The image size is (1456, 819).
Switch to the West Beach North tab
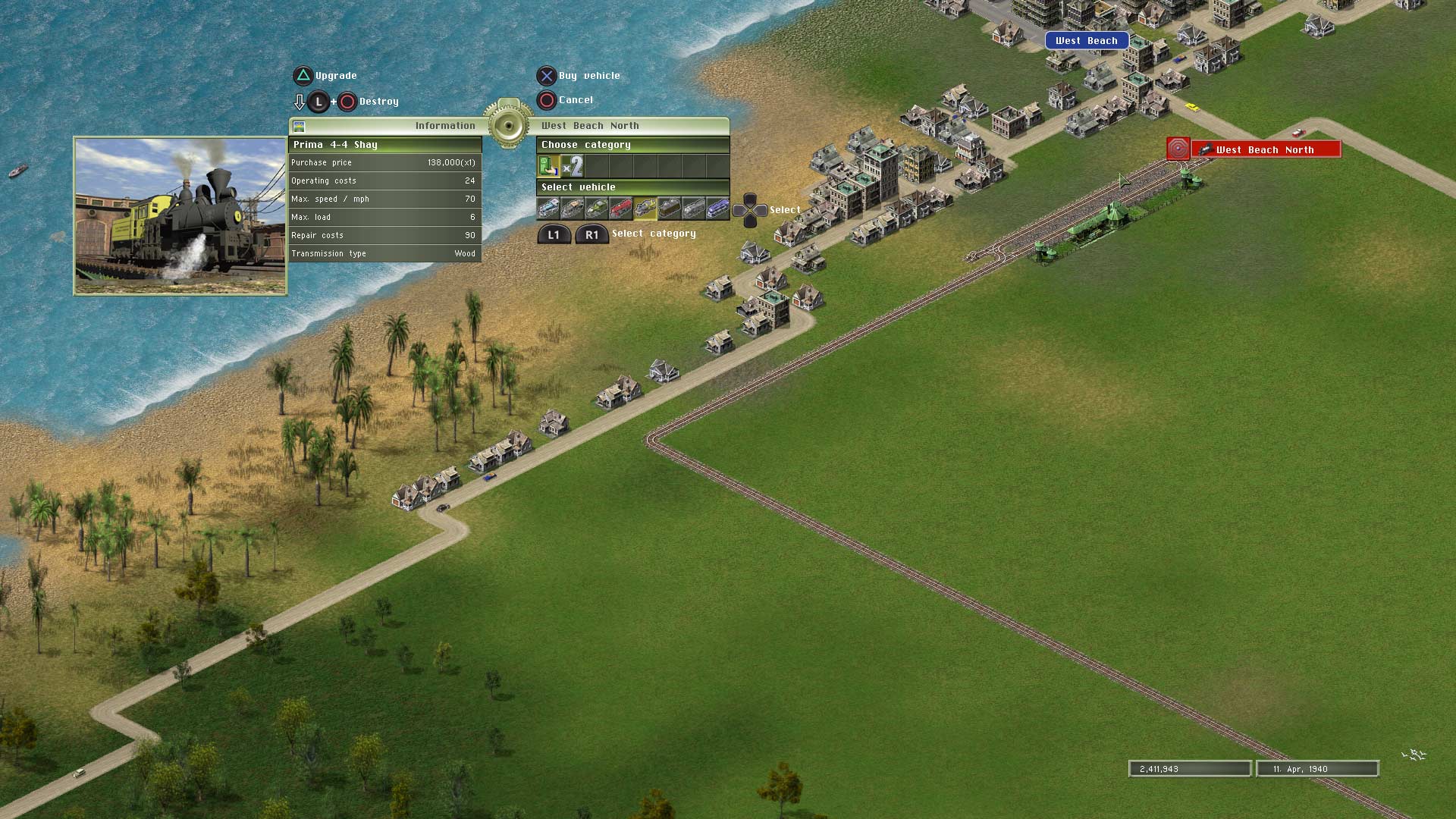[x=590, y=125]
